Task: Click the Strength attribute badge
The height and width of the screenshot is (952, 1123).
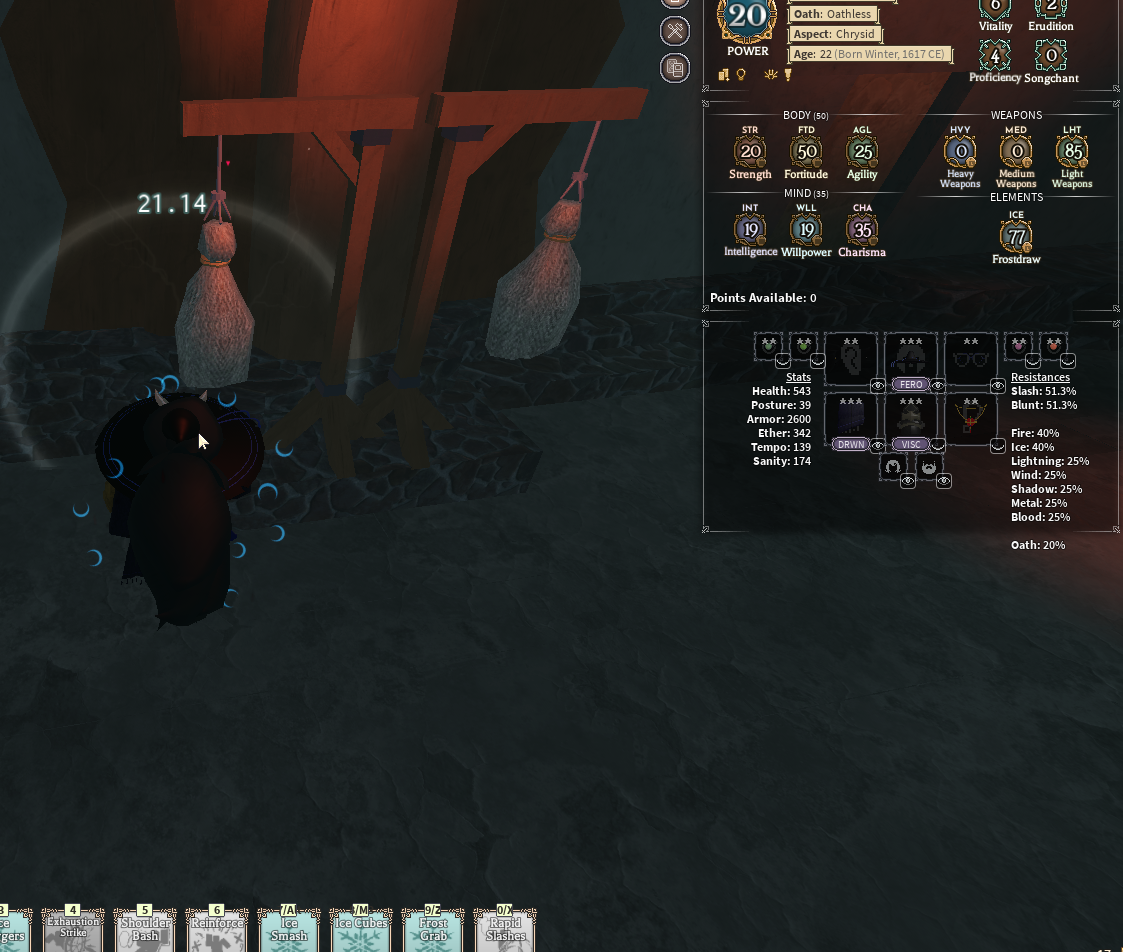Action: click(x=750, y=152)
